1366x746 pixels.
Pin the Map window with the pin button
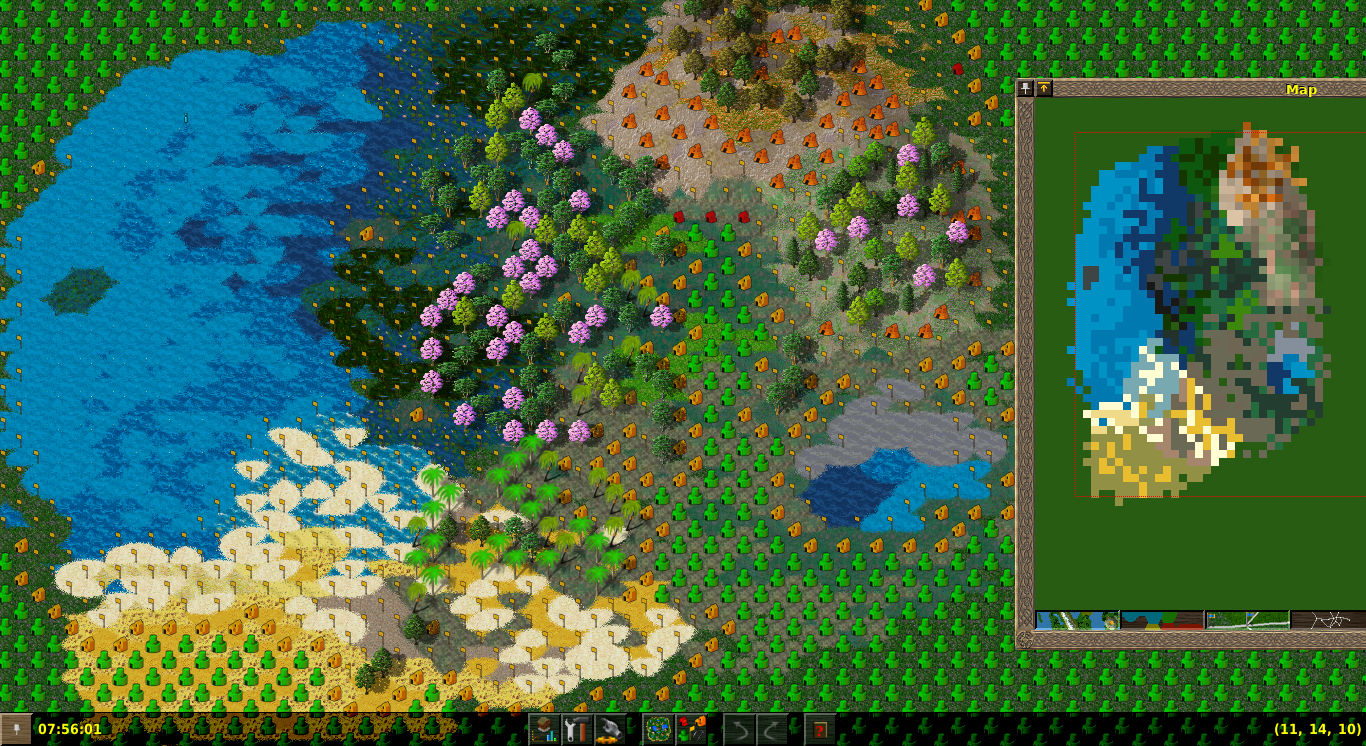click(1026, 89)
